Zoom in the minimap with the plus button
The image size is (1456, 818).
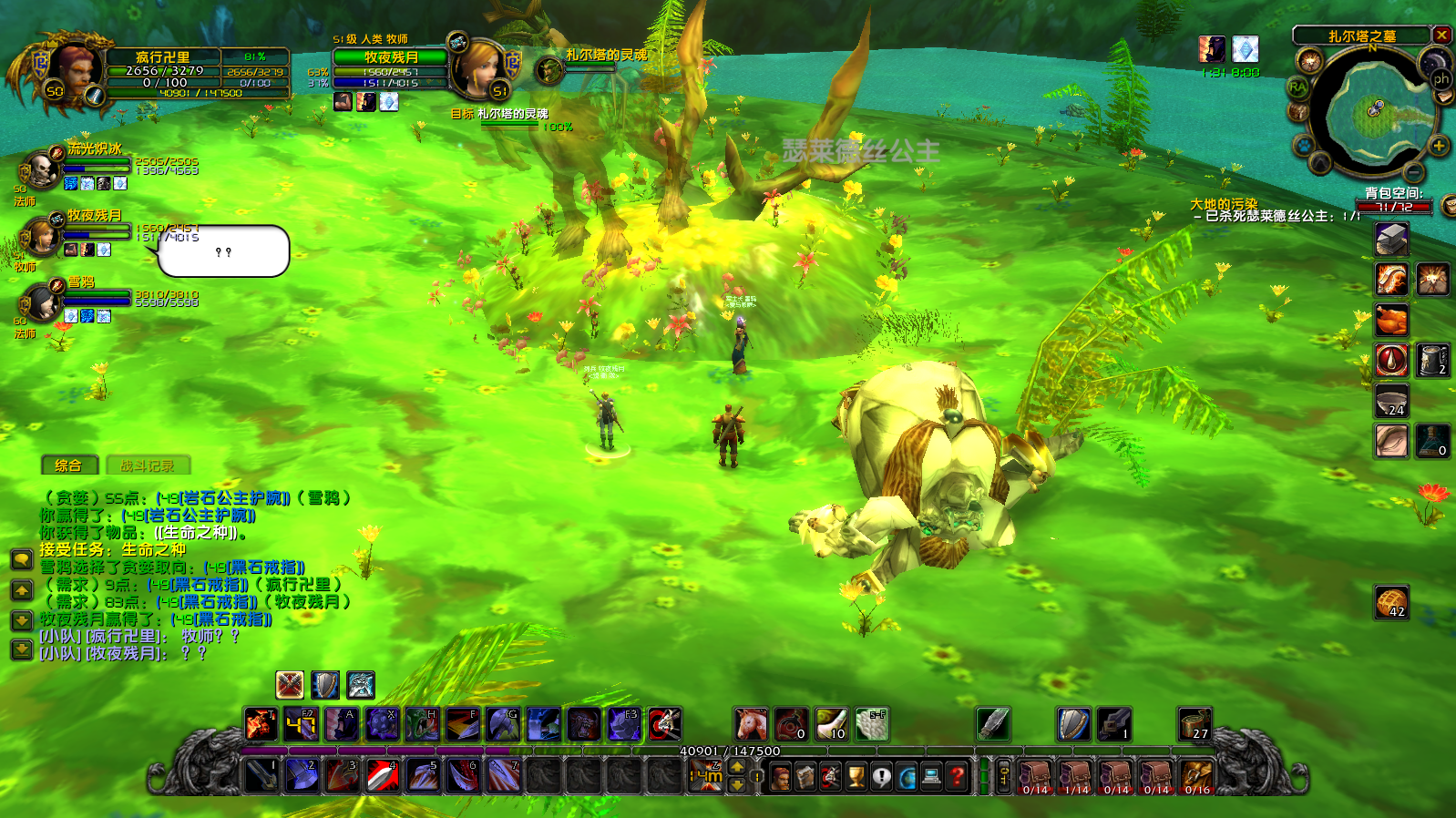[x=1439, y=146]
